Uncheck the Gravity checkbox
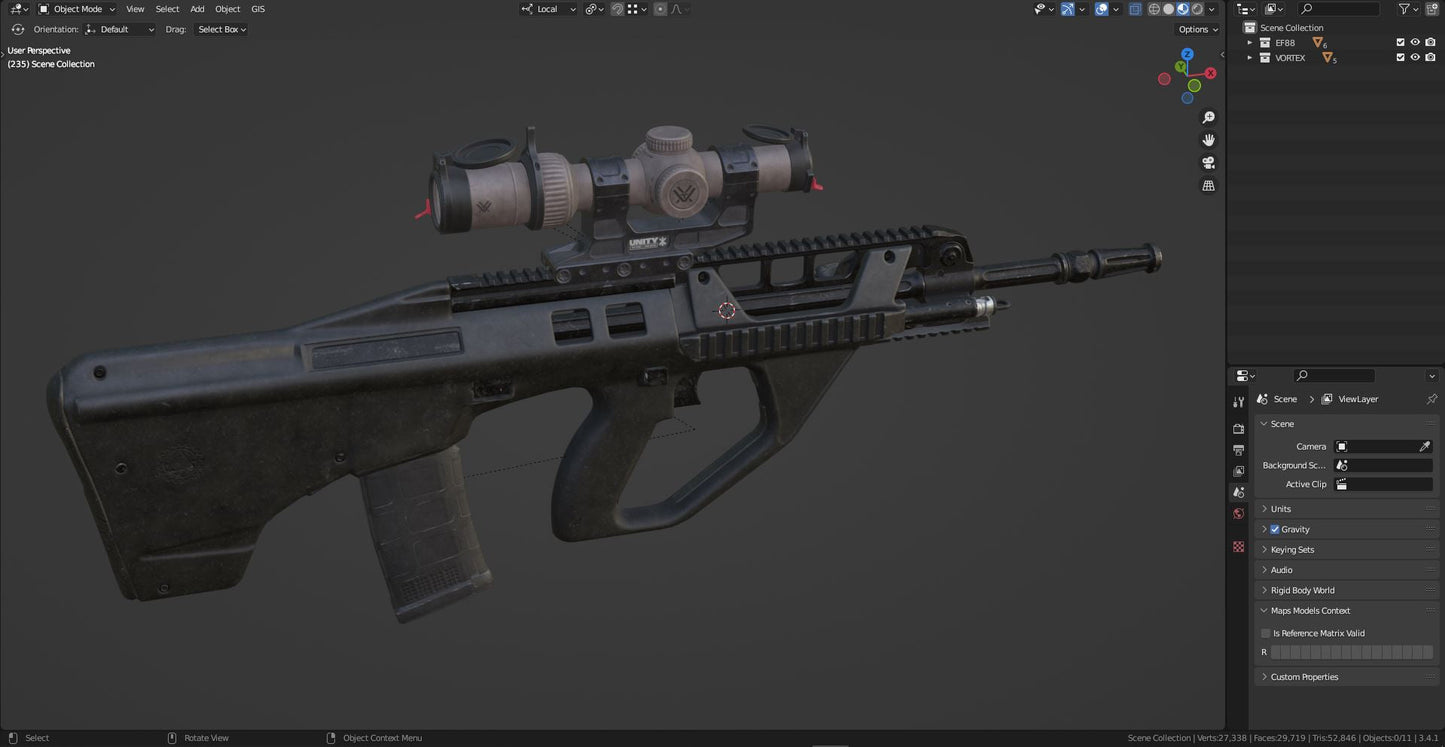1445x747 pixels. pos(1274,529)
